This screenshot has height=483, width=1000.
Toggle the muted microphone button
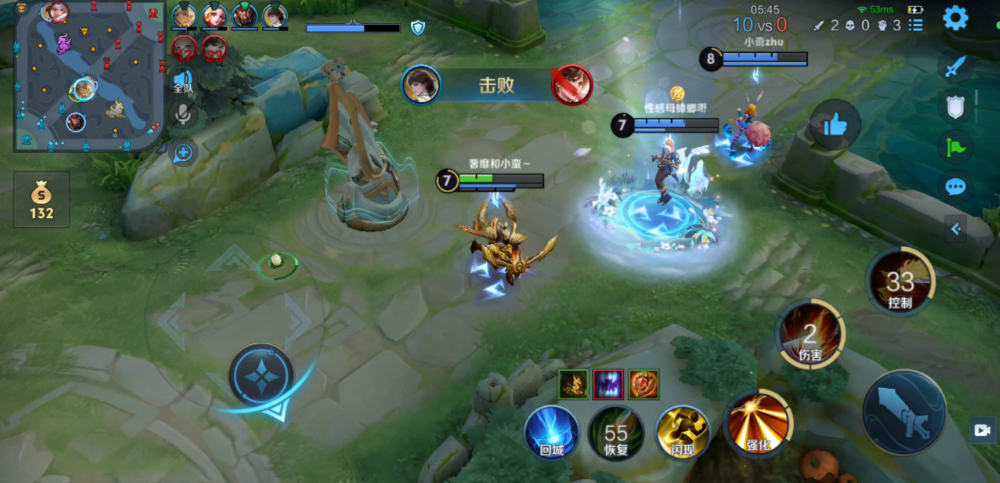tap(183, 116)
